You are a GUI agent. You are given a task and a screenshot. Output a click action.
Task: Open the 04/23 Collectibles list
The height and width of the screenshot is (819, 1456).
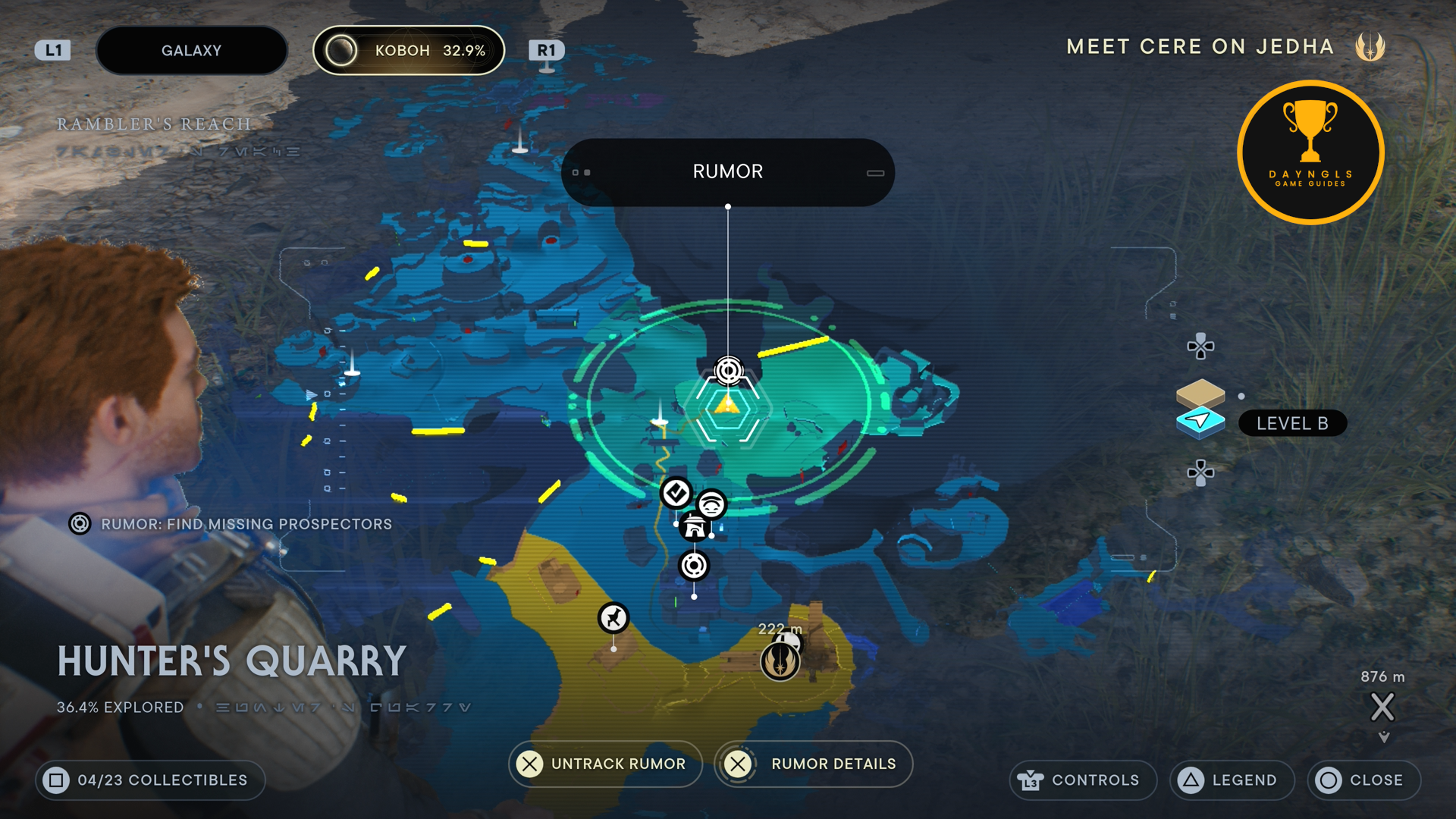click(x=150, y=780)
